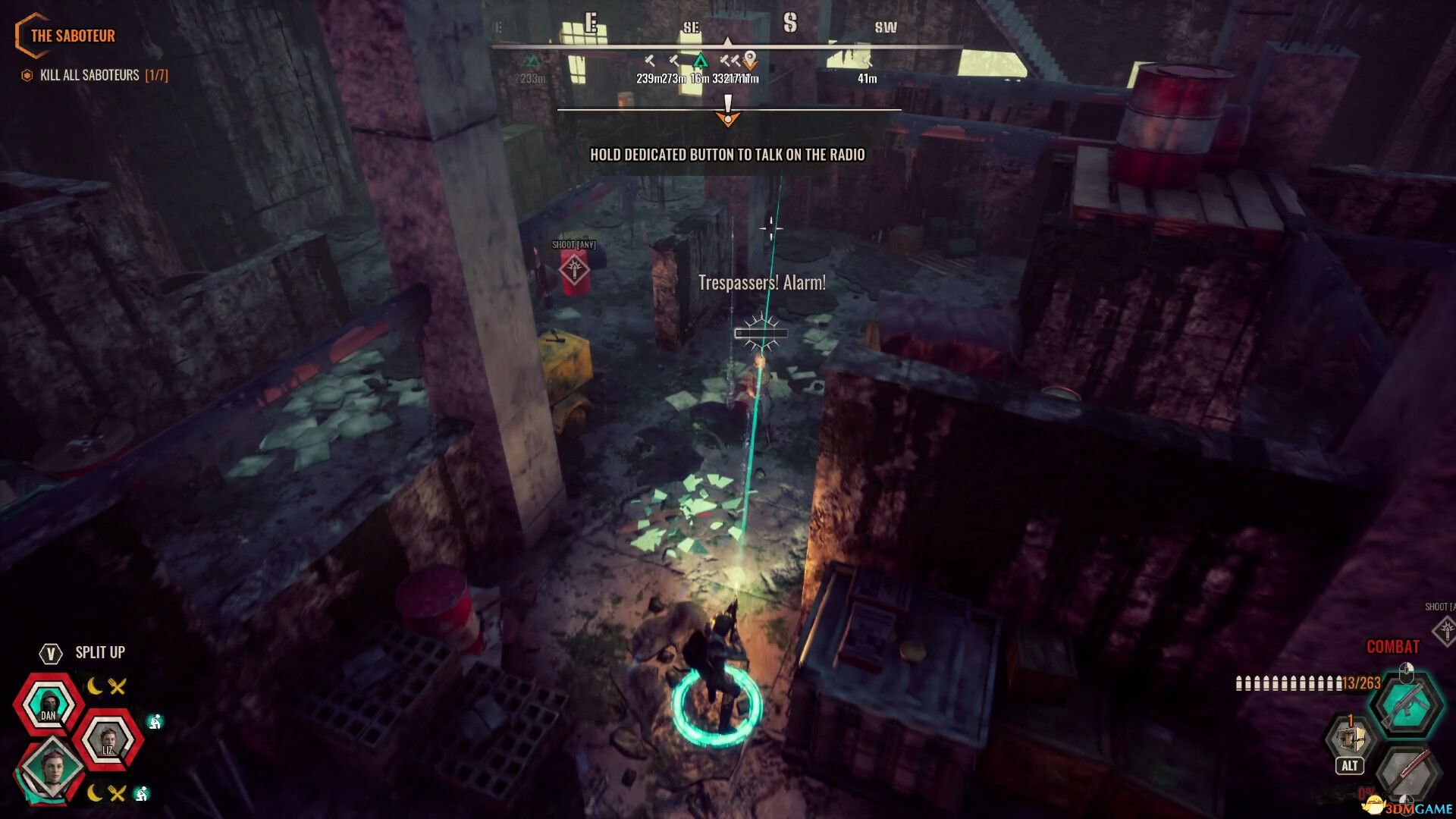Select the melee blade weapon slot

tap(1405, 773)
